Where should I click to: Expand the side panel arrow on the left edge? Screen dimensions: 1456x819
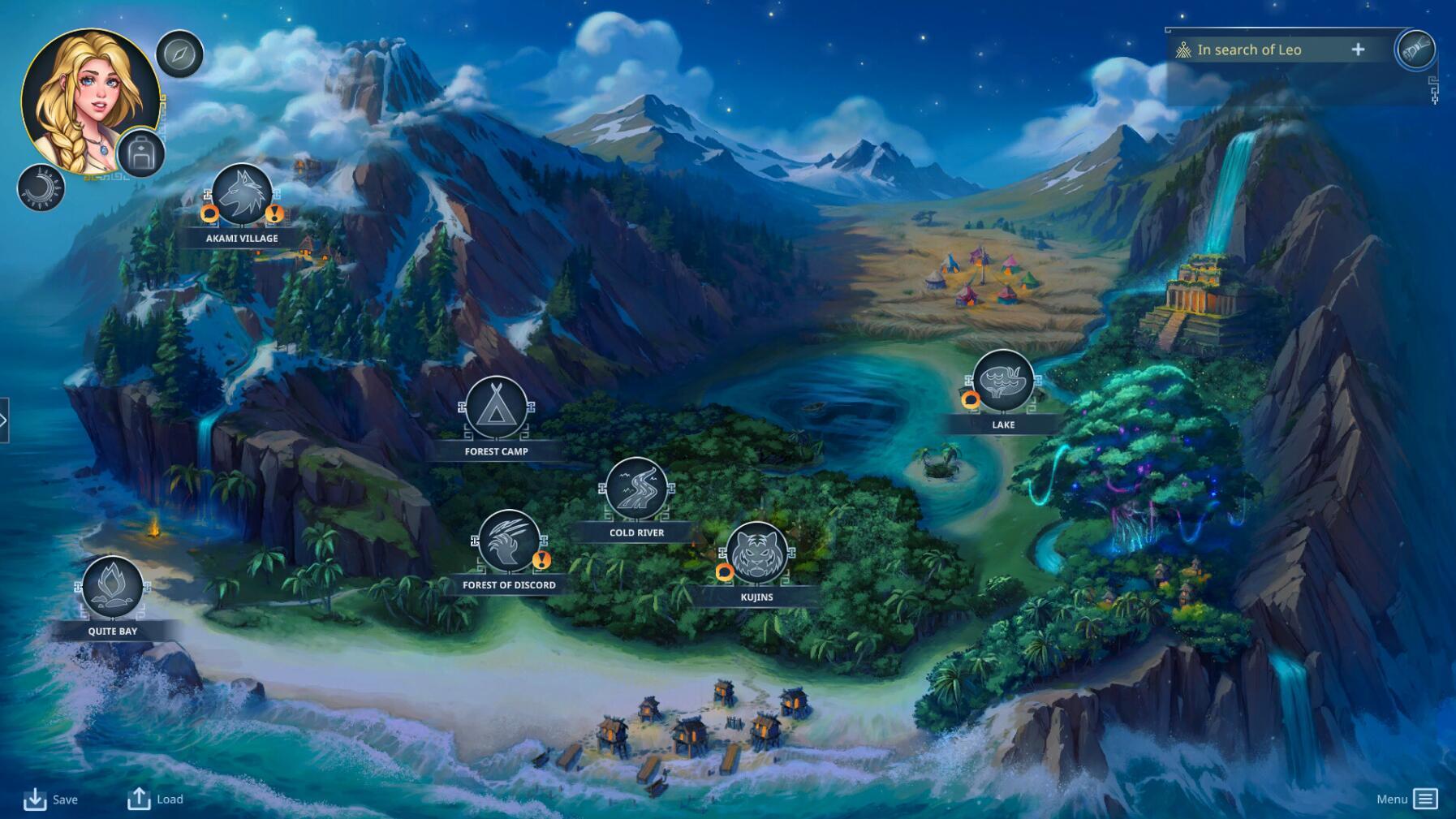tap(5, 419)
